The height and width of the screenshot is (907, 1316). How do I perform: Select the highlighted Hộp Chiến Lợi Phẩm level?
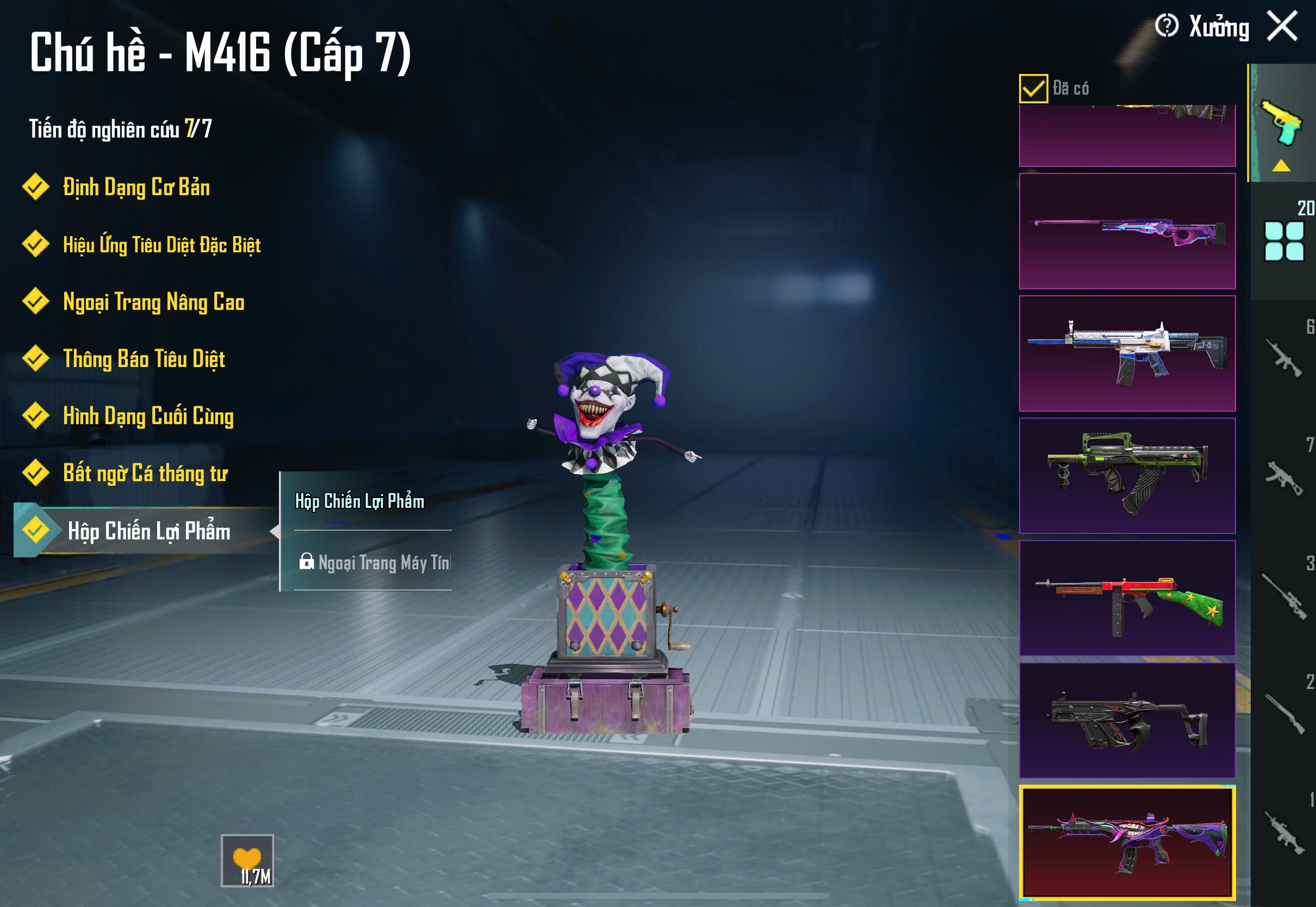click(148, 531)
